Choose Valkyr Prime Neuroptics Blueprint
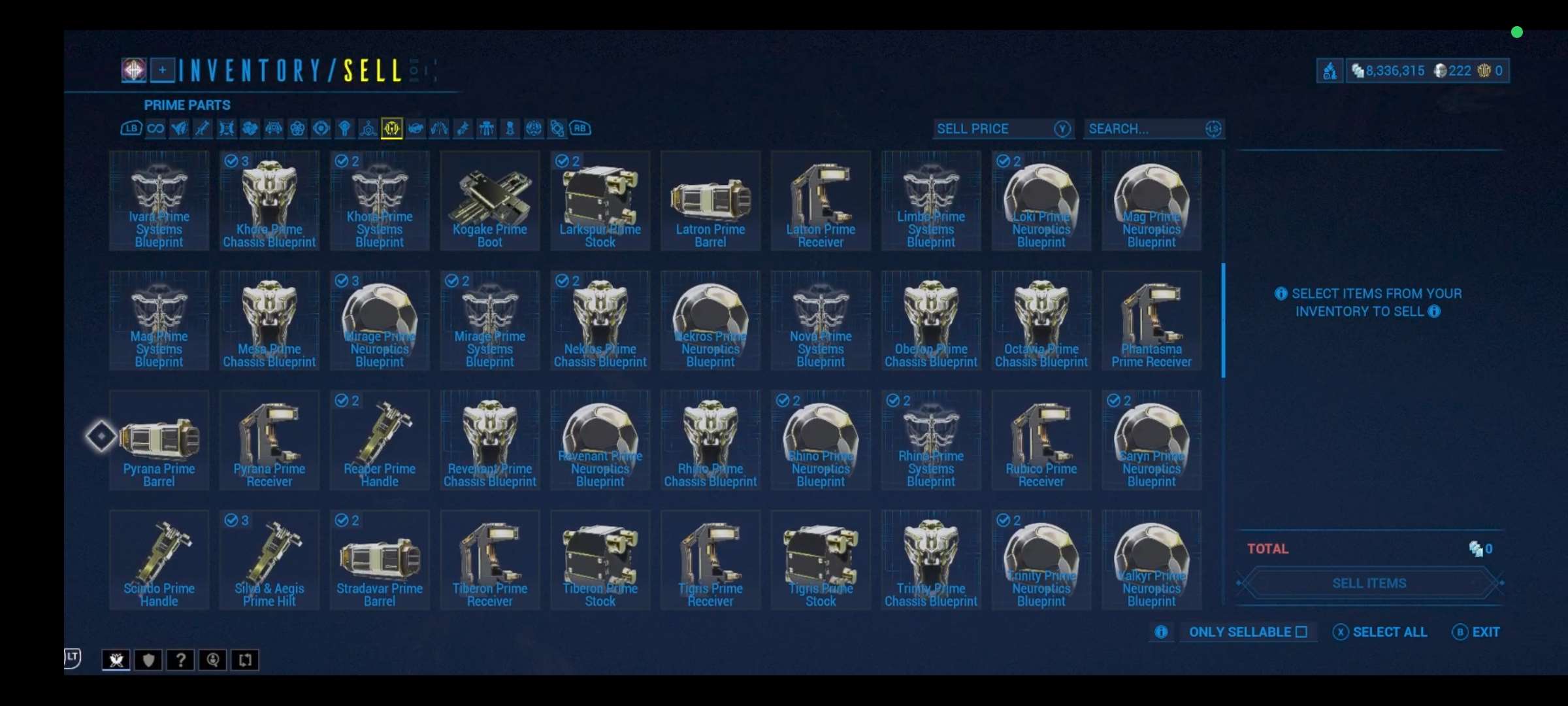This screenshot has height=706, width=1568. coord(1151,560)
